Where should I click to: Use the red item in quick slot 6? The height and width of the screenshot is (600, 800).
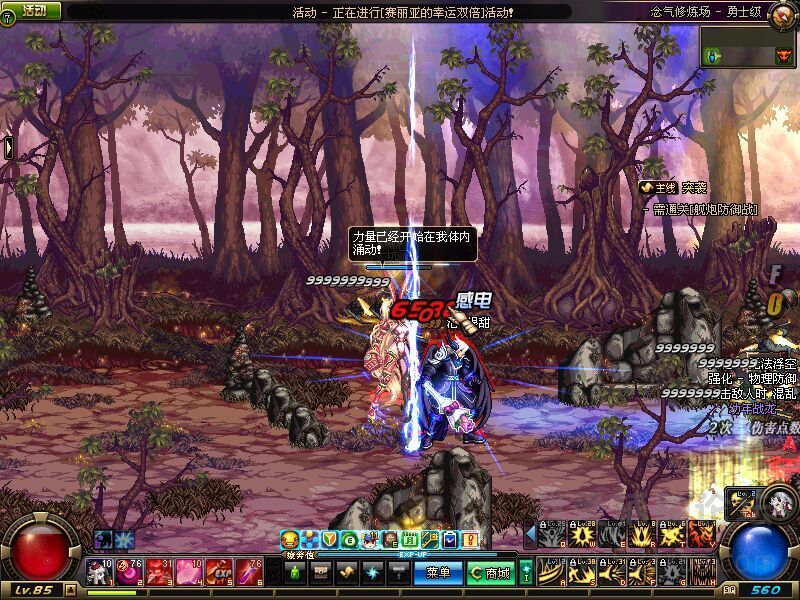(251, 572)
